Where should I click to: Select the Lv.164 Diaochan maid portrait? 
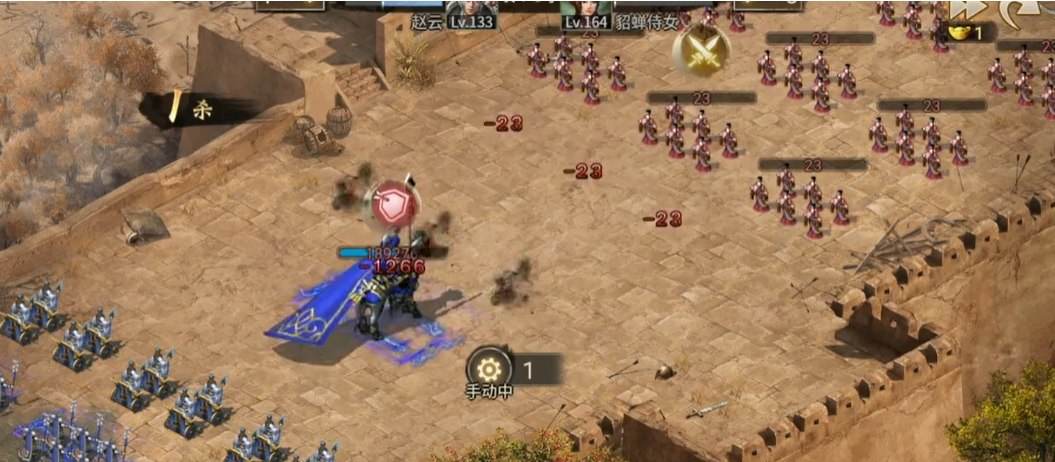tap(586, 13)
